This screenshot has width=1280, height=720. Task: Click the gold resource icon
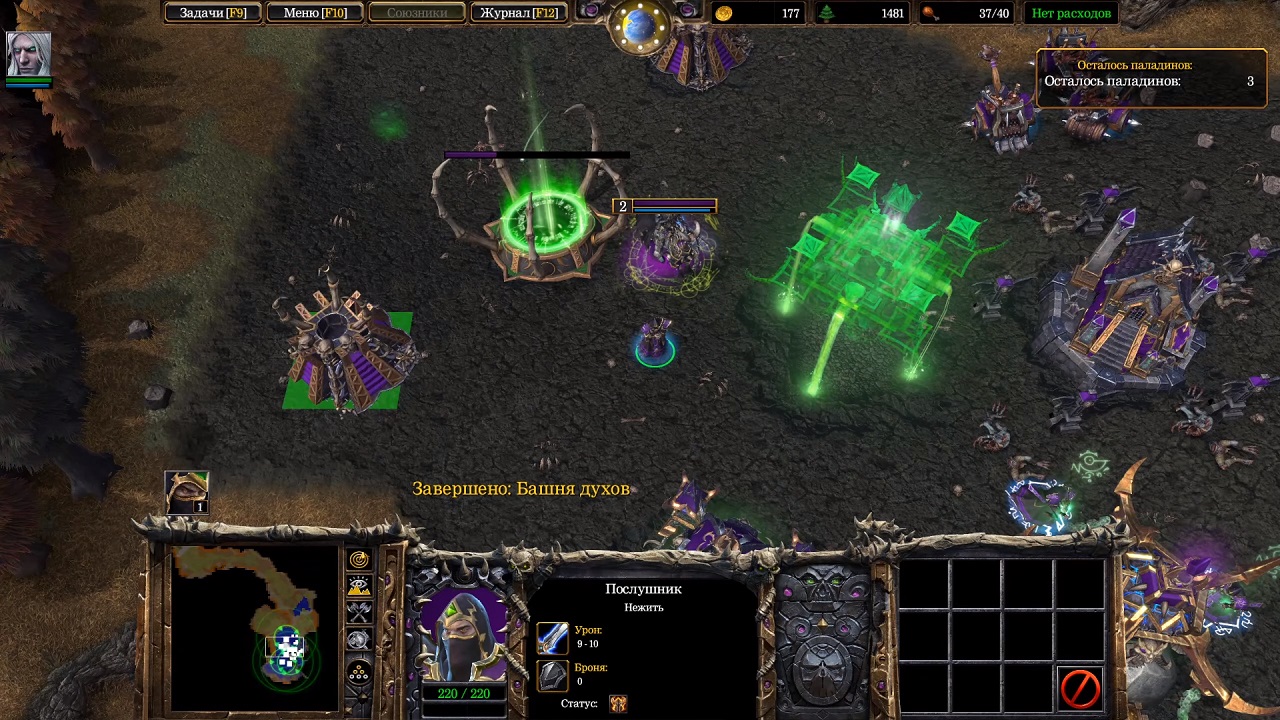[x=724, y=13]
